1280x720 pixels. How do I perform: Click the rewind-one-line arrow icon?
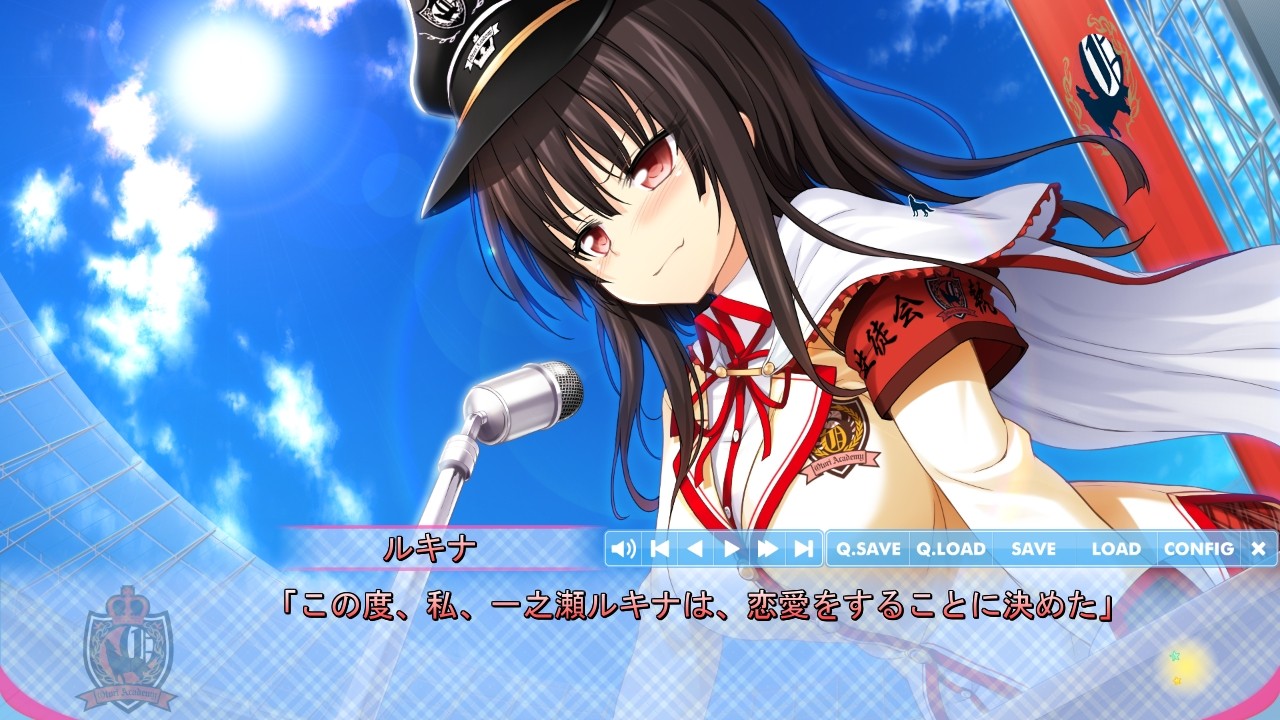pos(697,548)
